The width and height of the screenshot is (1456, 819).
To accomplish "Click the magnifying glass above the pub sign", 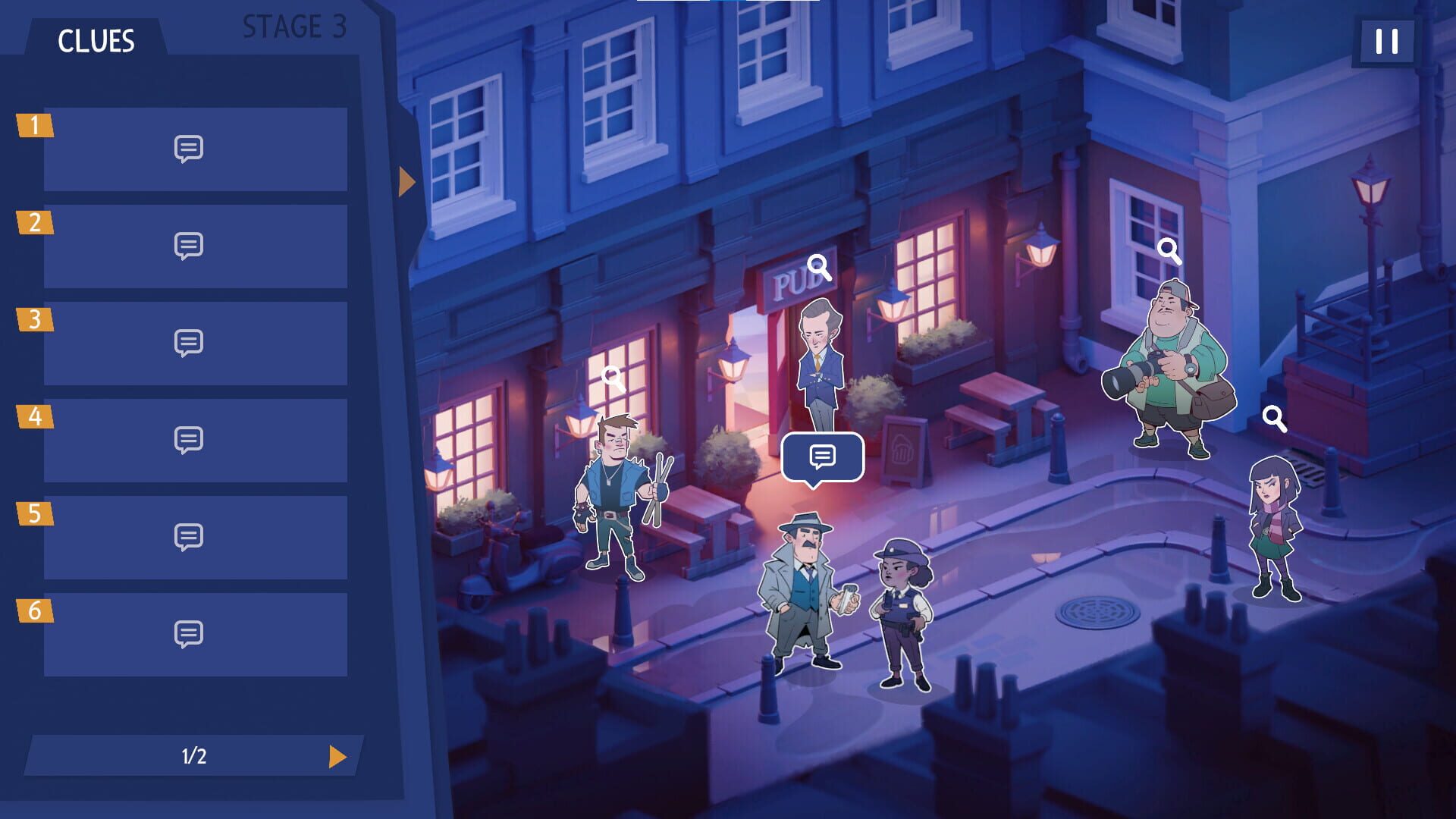I will 817,267.
